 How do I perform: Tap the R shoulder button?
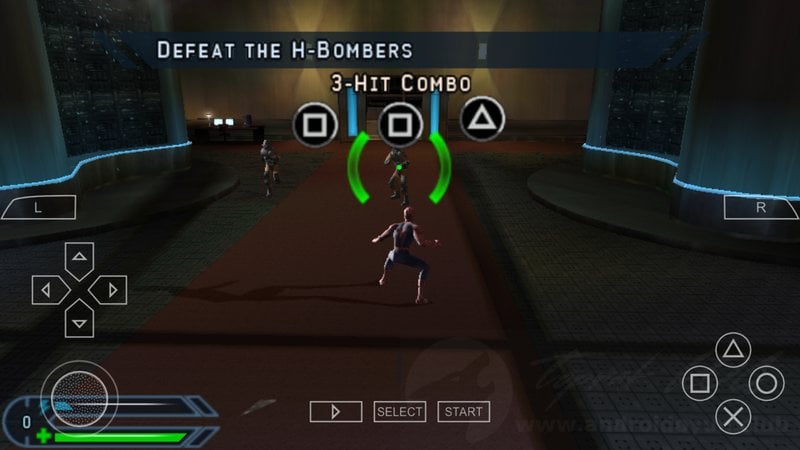[760, 208]
